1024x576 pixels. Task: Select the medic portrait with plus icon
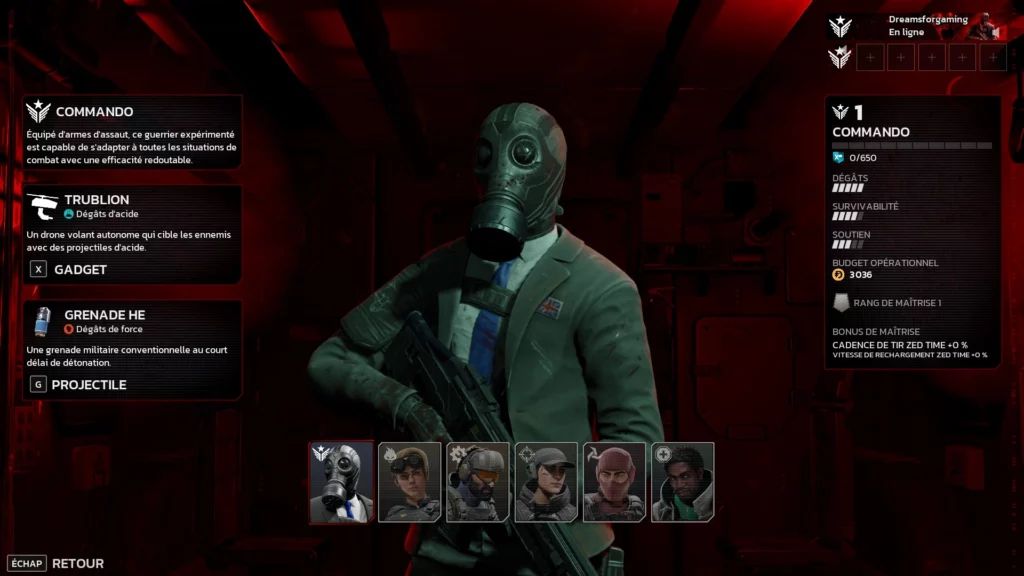coord(682,482)
